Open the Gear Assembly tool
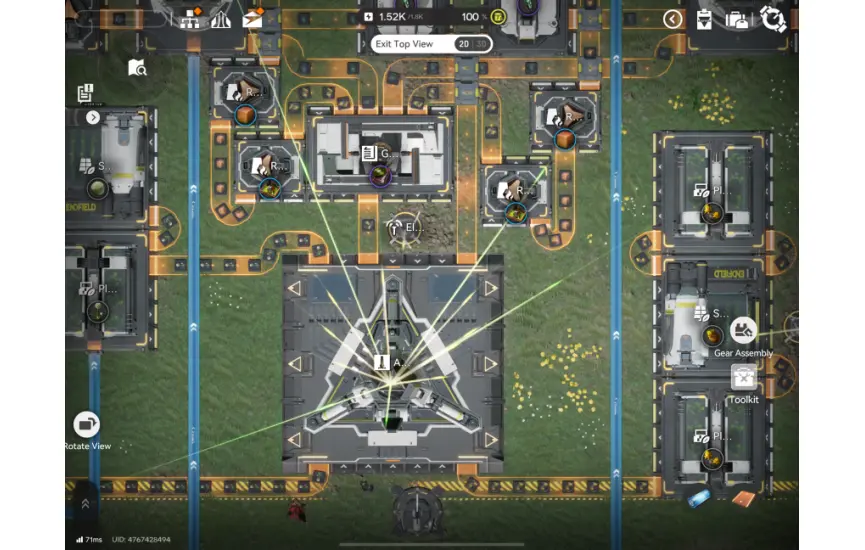 [744, 331]
